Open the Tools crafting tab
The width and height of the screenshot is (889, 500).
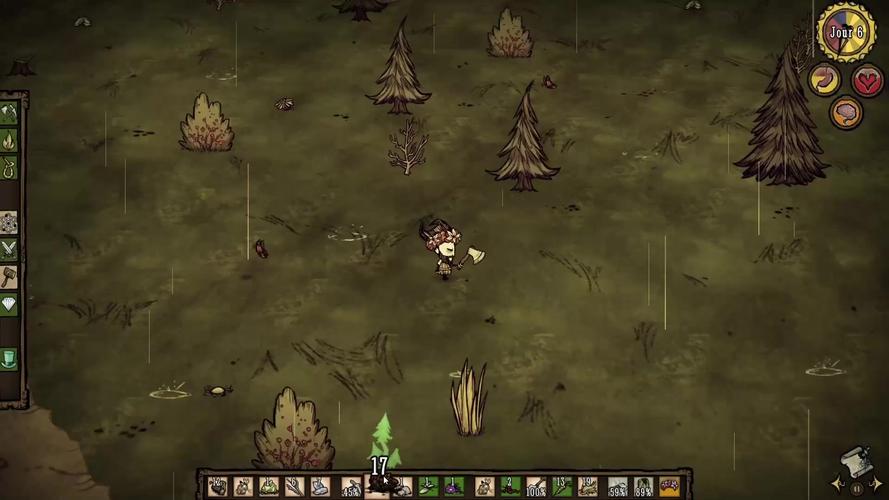click(9, 114)
